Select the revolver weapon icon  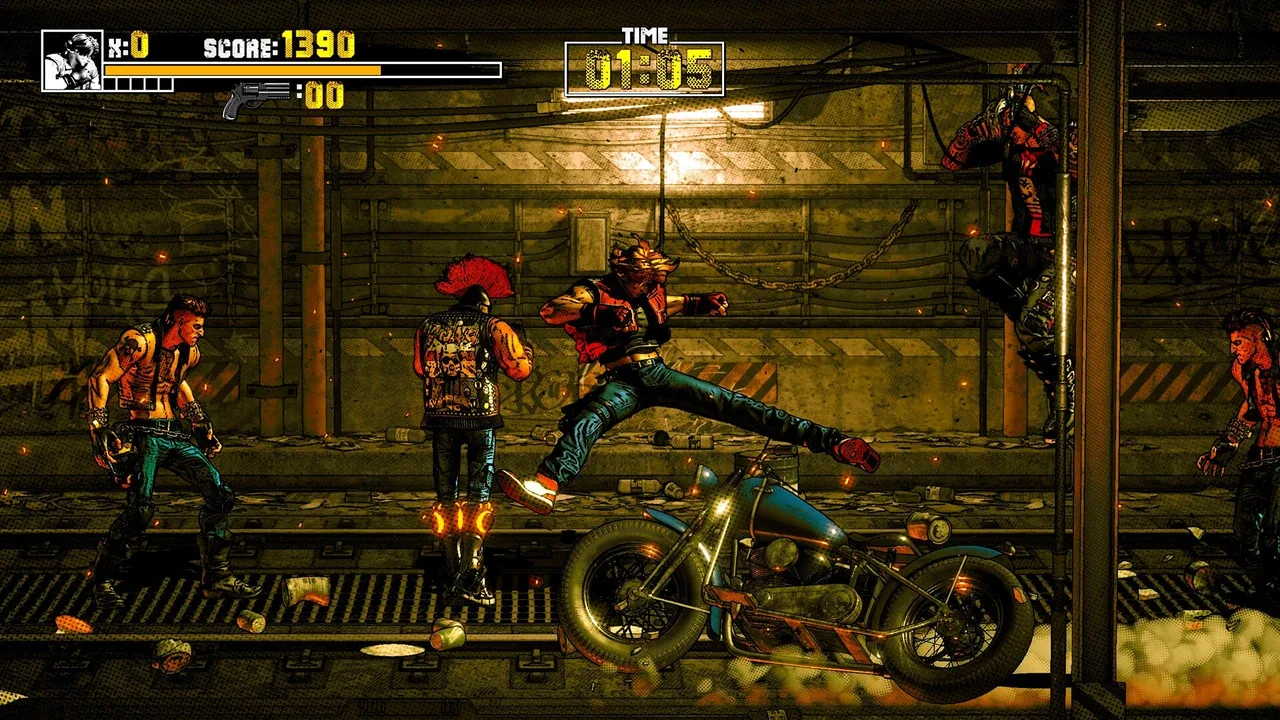coord(255,98)
